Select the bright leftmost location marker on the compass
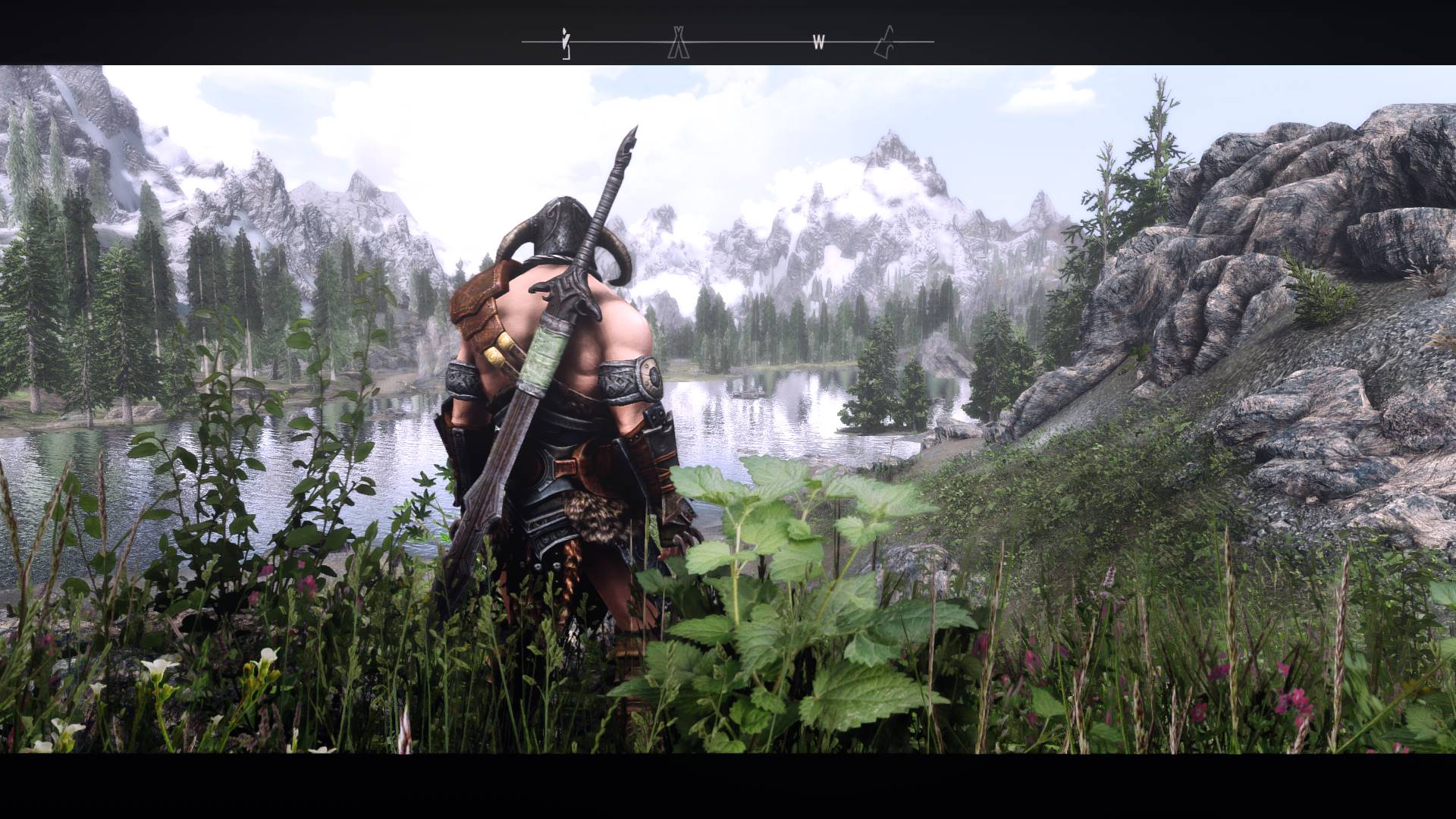The height and width of the screenshot is (819, 1456). (x=565, y=43)
